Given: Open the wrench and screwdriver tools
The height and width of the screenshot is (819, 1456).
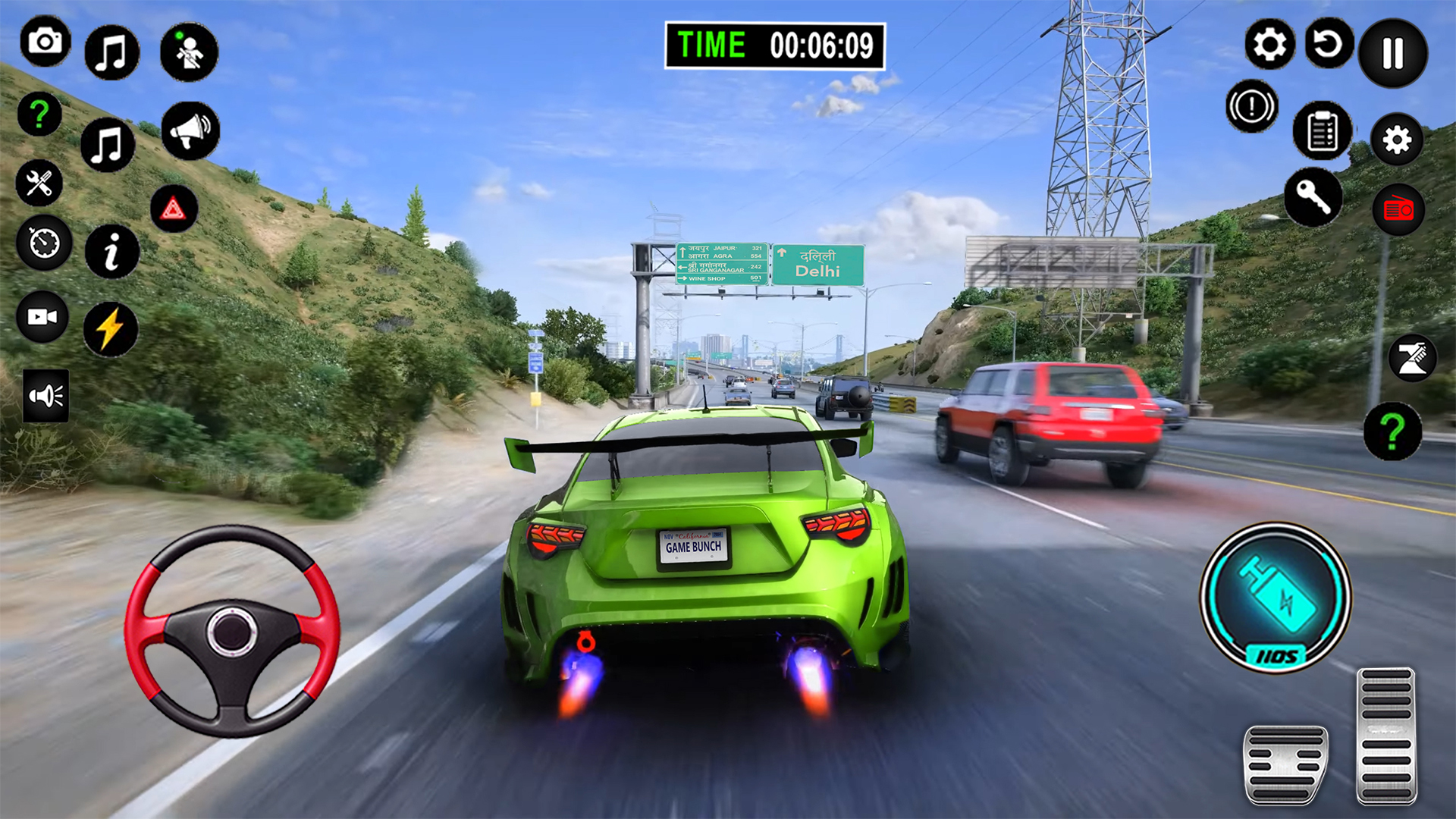Looking at the screenshot, I should (x=39, y=184).
